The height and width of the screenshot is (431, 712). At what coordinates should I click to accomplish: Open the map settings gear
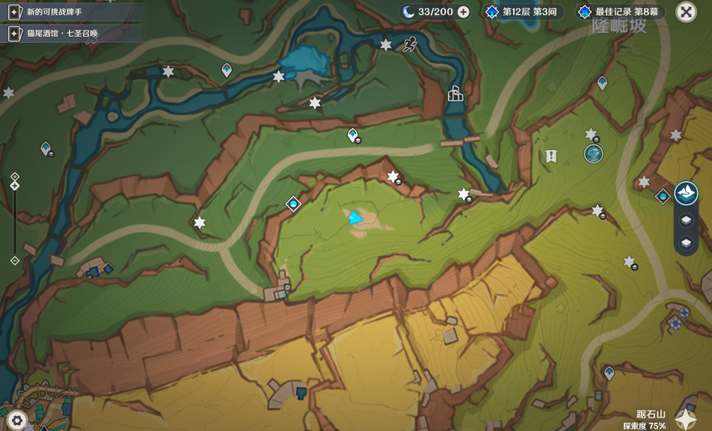15,420
